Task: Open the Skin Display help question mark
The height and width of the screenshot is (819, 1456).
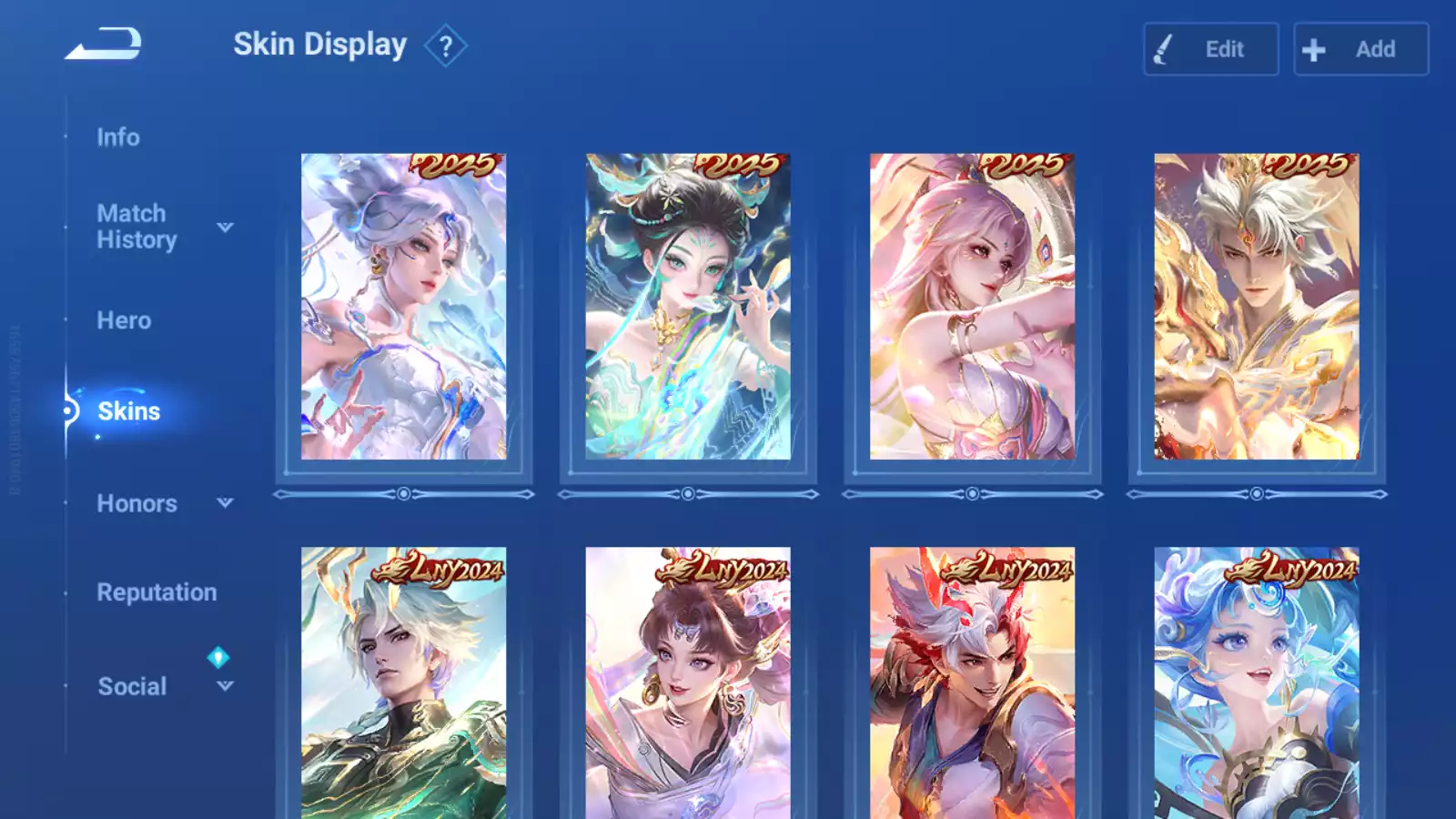Action: [x=445, y=46]
